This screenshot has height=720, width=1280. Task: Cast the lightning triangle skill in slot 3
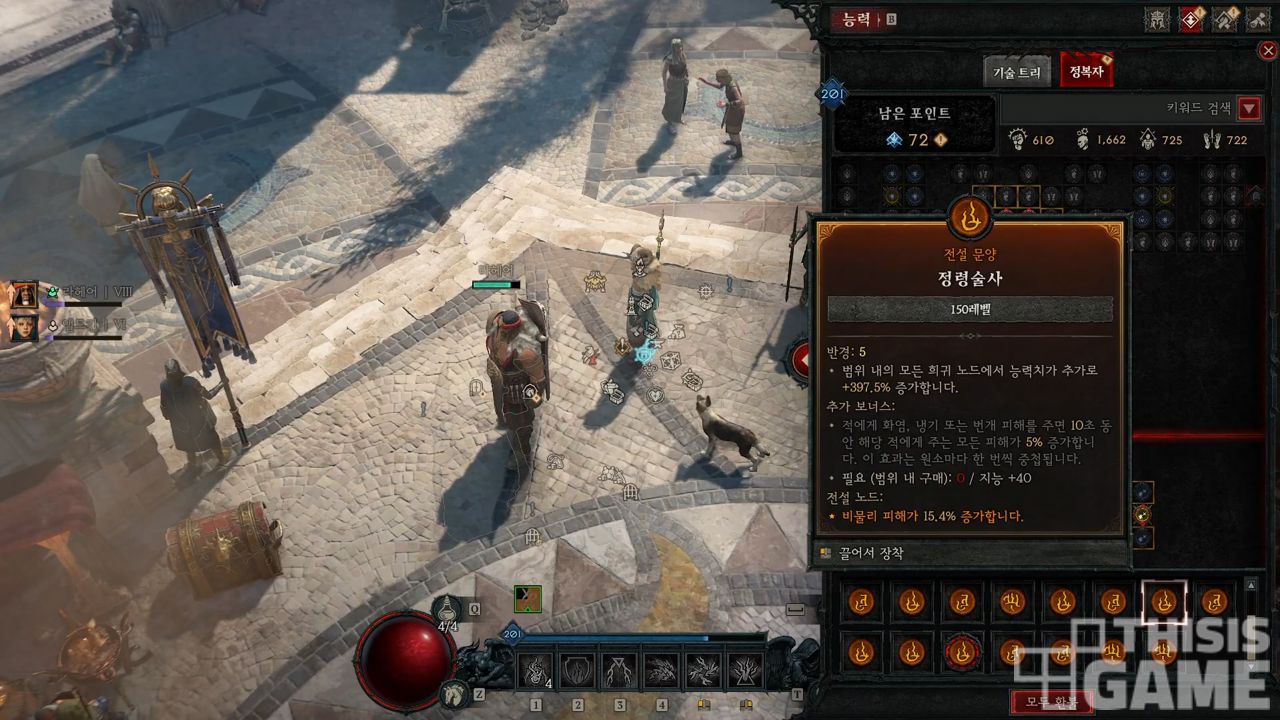pos(619,670)
